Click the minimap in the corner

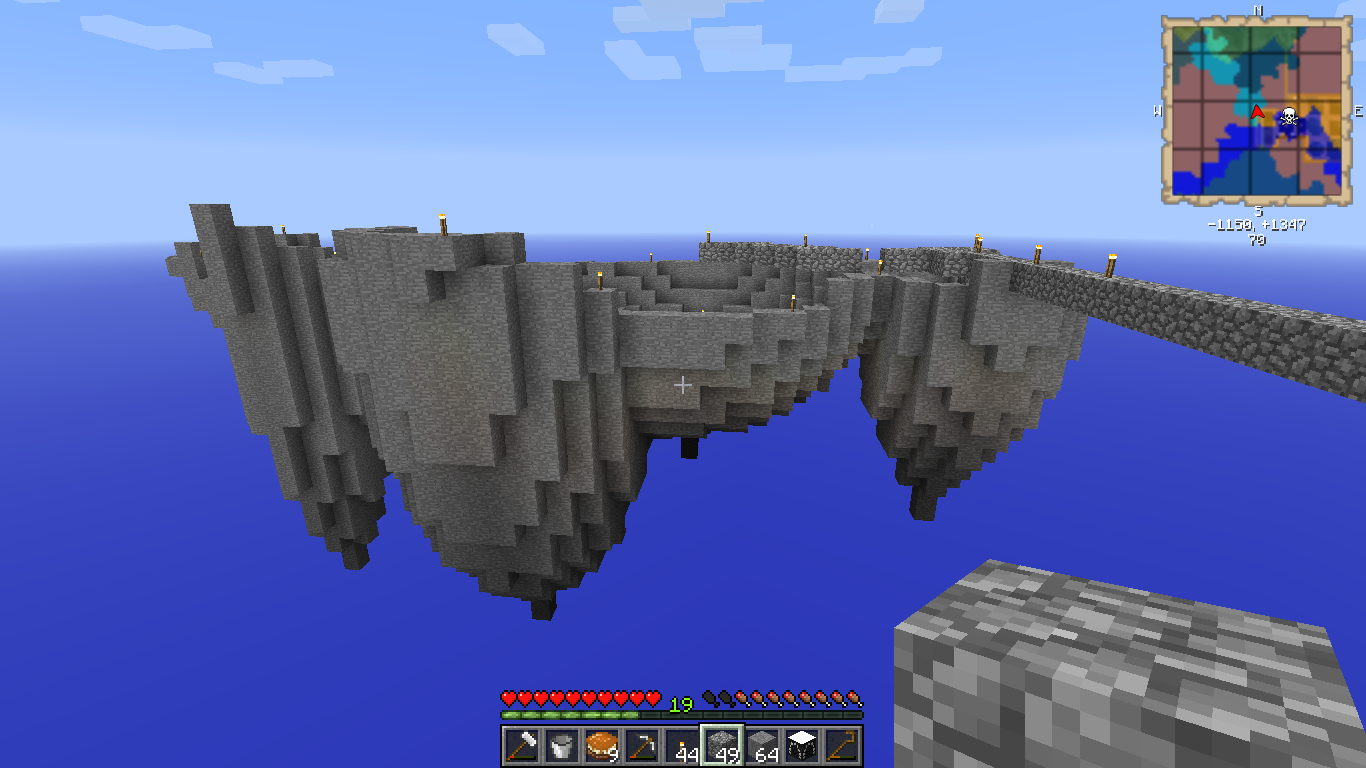(1257, 111)
